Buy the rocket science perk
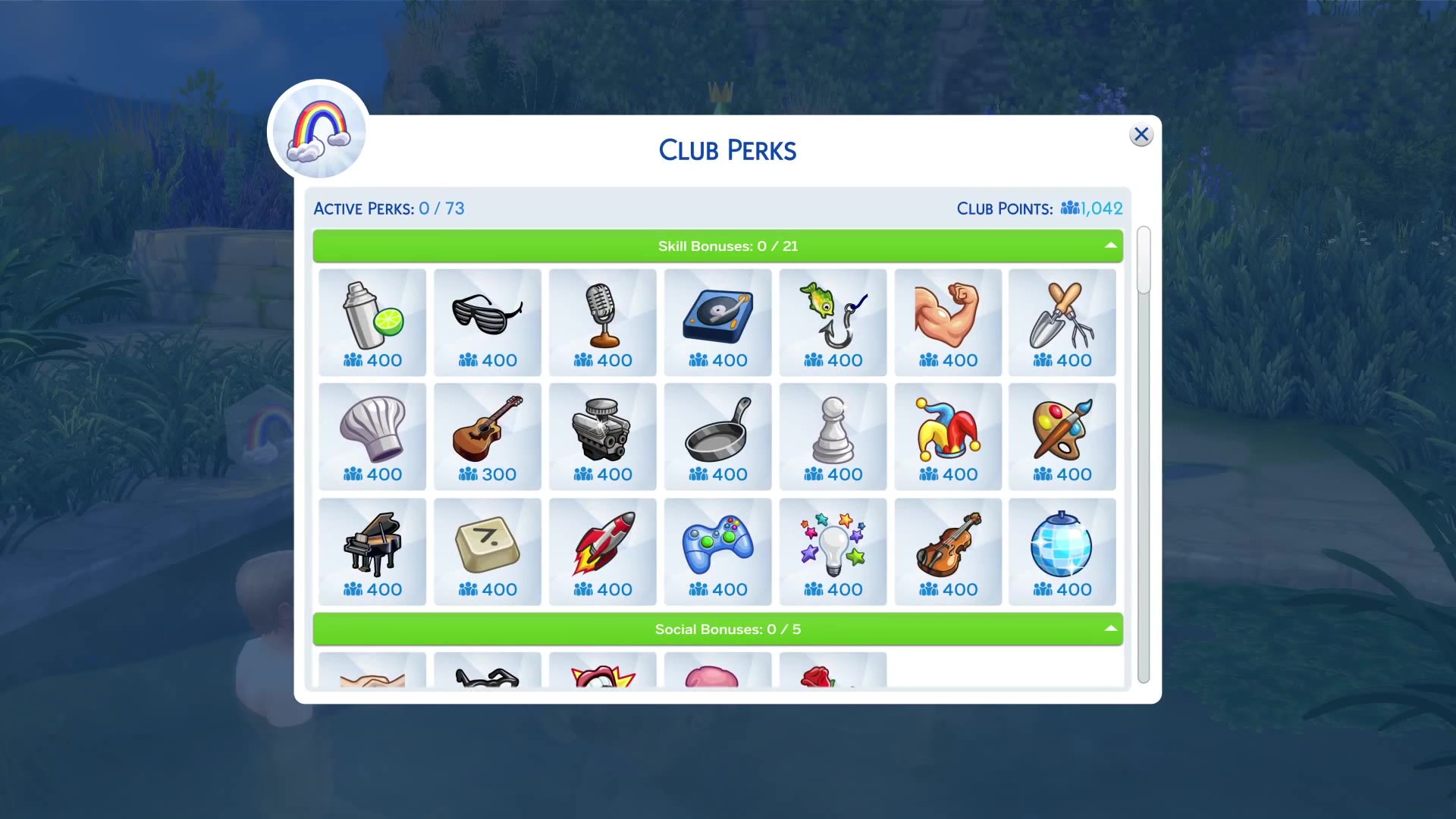This screenshot has height=819, width=1456. [x=603, y=552]
